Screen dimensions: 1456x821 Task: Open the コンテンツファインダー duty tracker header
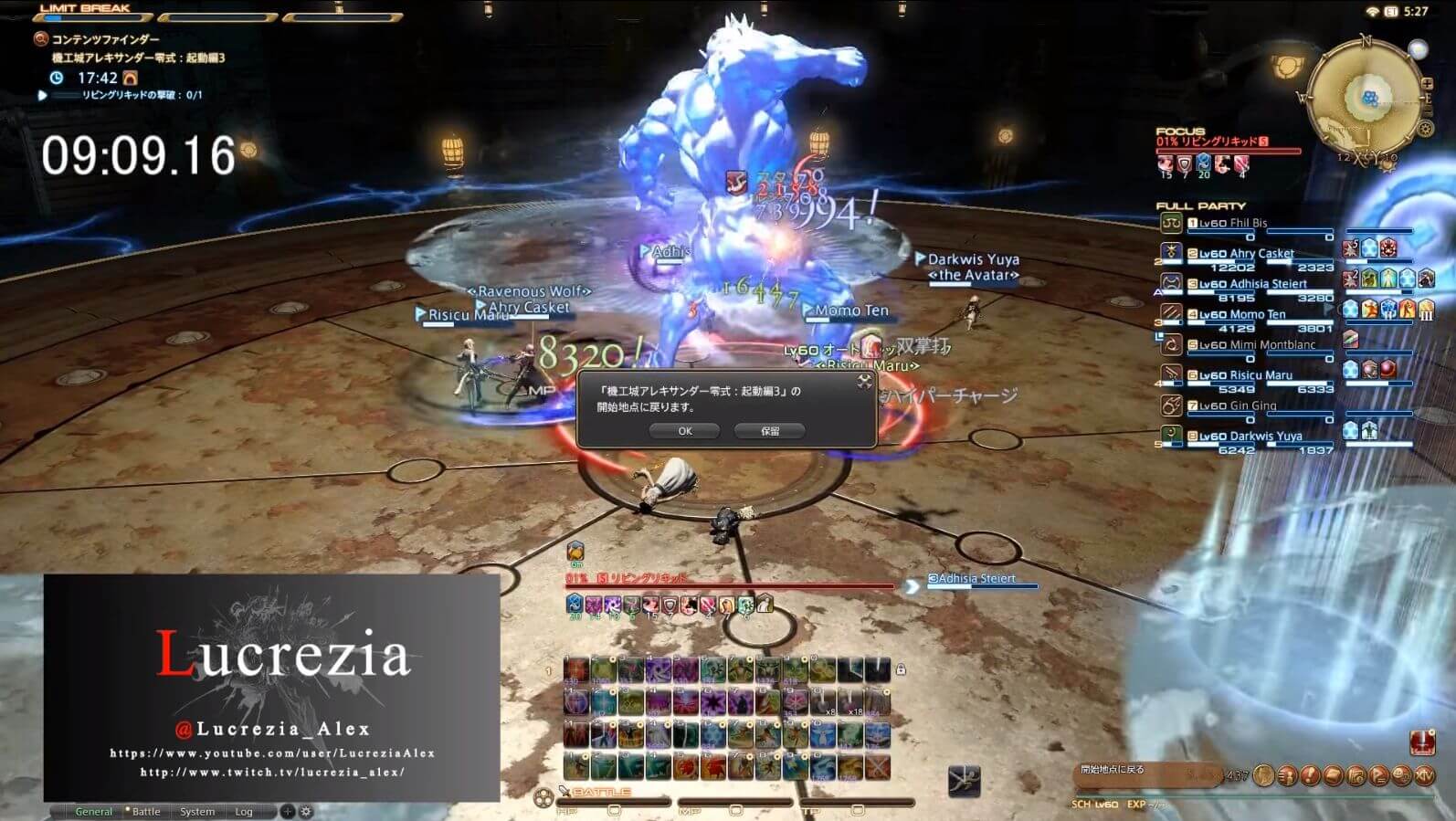105,39
